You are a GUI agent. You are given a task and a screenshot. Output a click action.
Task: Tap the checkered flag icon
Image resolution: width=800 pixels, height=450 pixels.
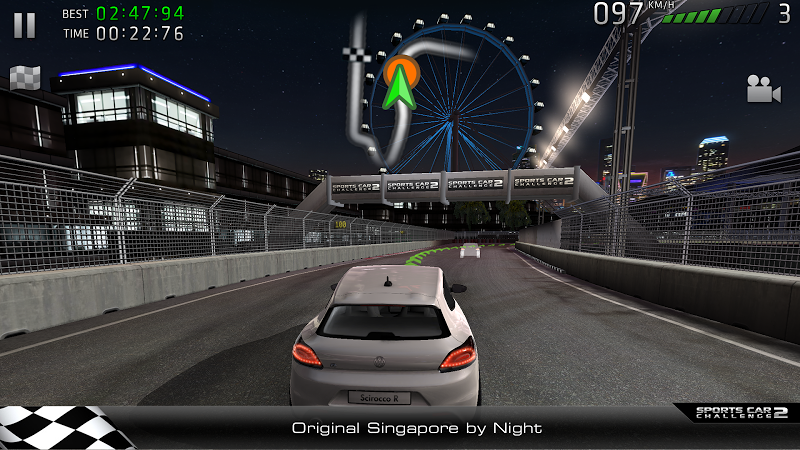coord(24,77)
